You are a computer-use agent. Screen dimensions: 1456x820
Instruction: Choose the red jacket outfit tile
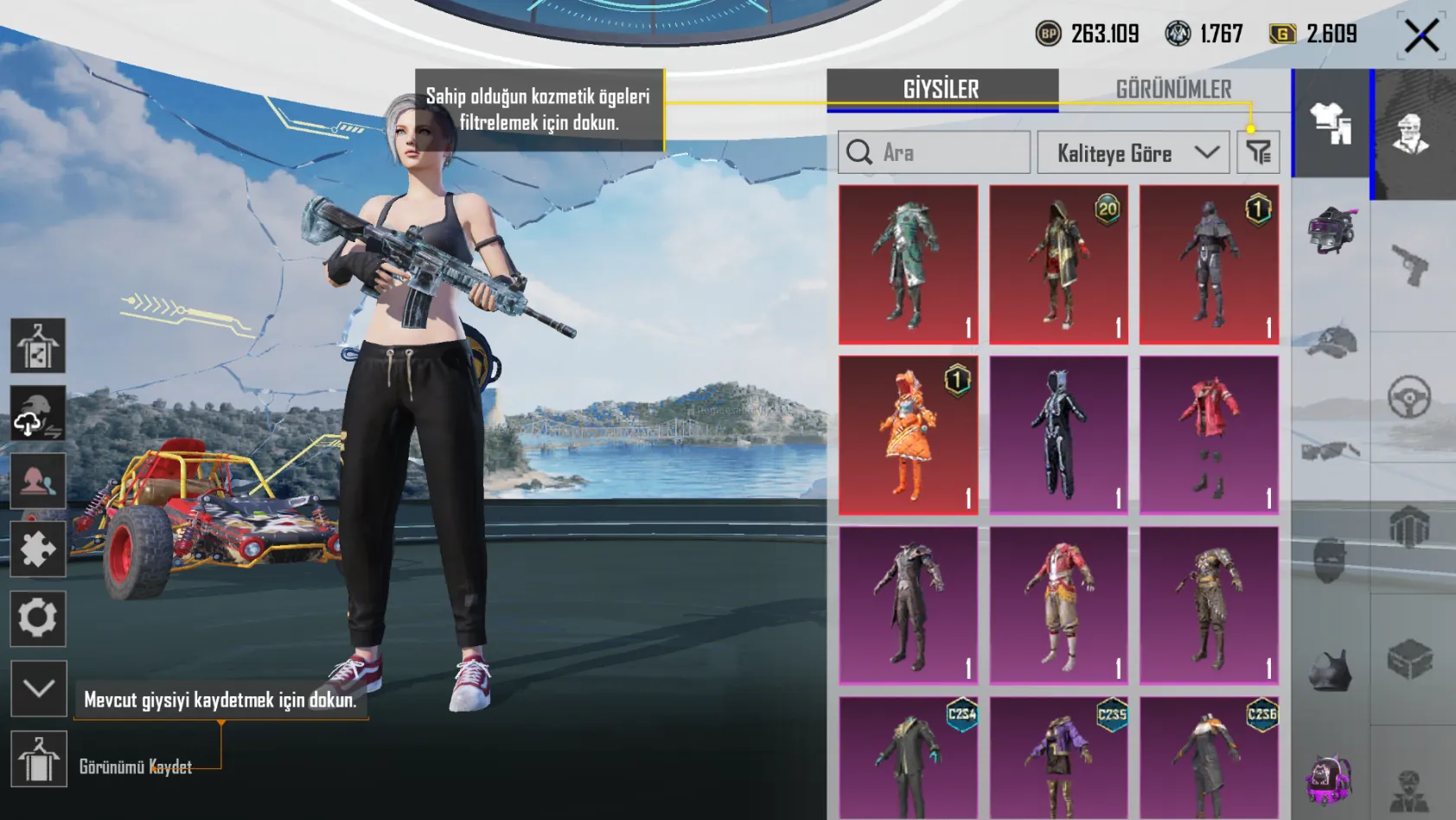(x=1209, y=435)
